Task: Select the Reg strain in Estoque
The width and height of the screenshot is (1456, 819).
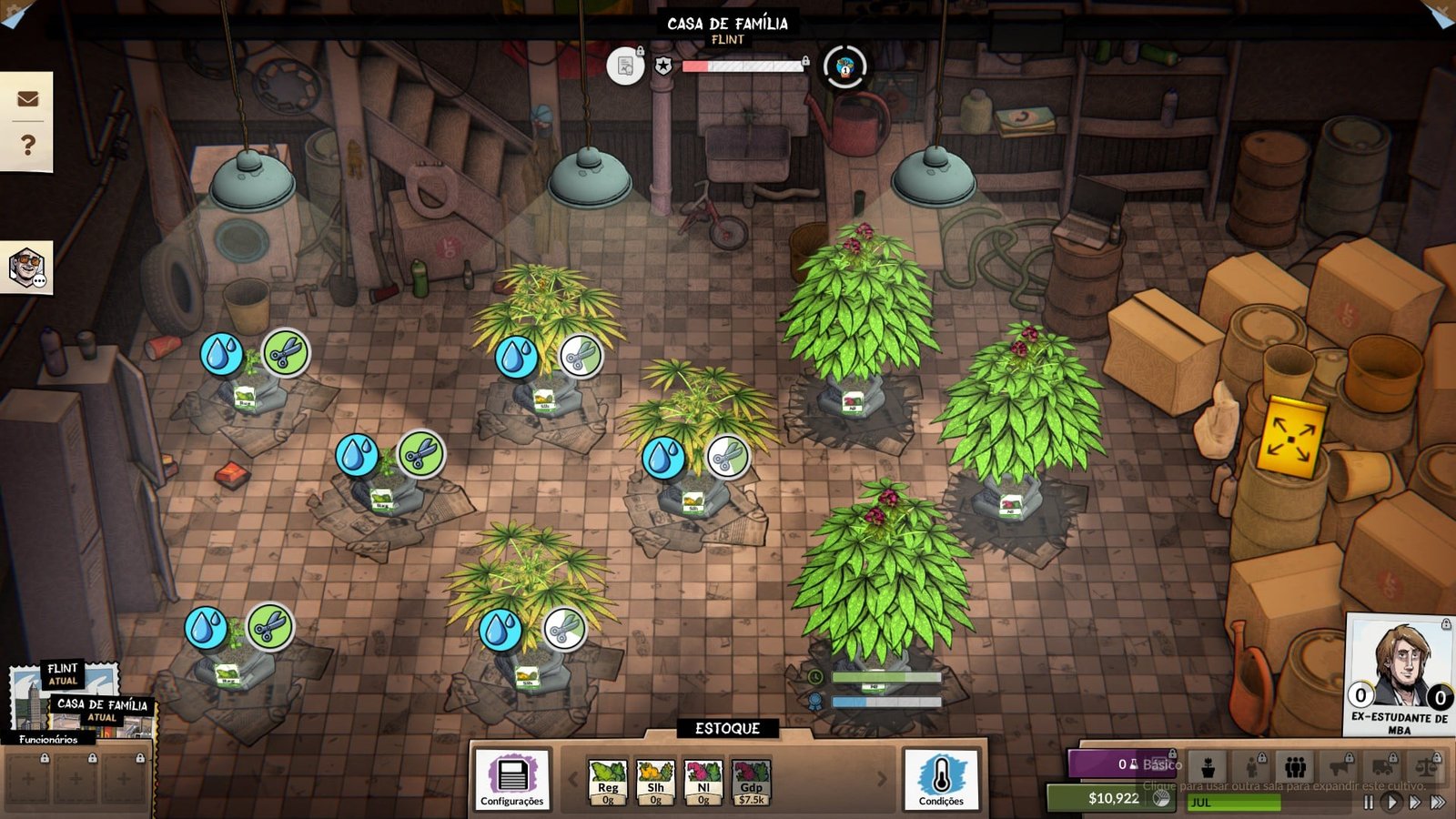Action: point(608,782)
